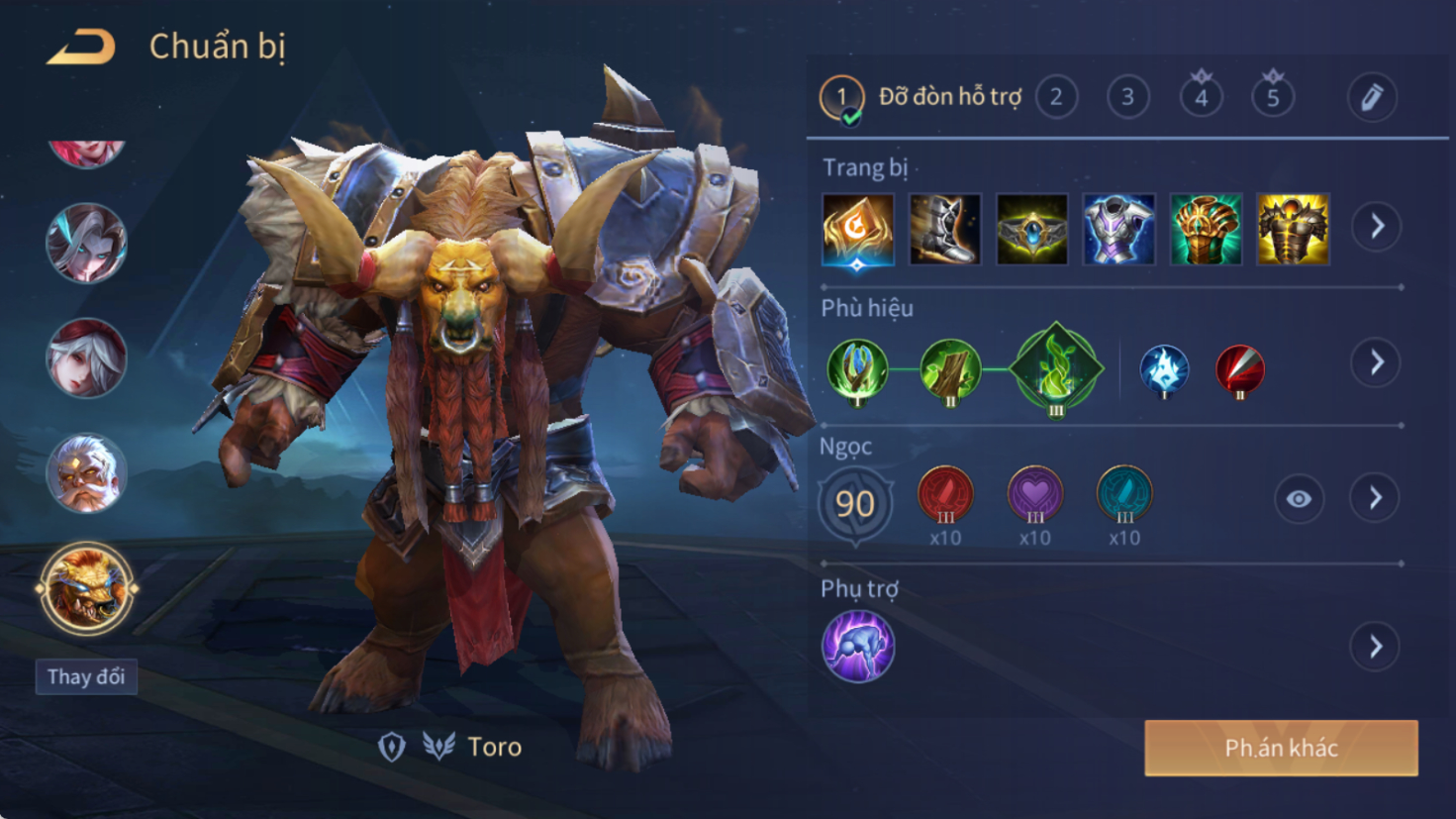Switch to build preset 3
This screenshot has width=1456, height=819.
click(1127, 97)
